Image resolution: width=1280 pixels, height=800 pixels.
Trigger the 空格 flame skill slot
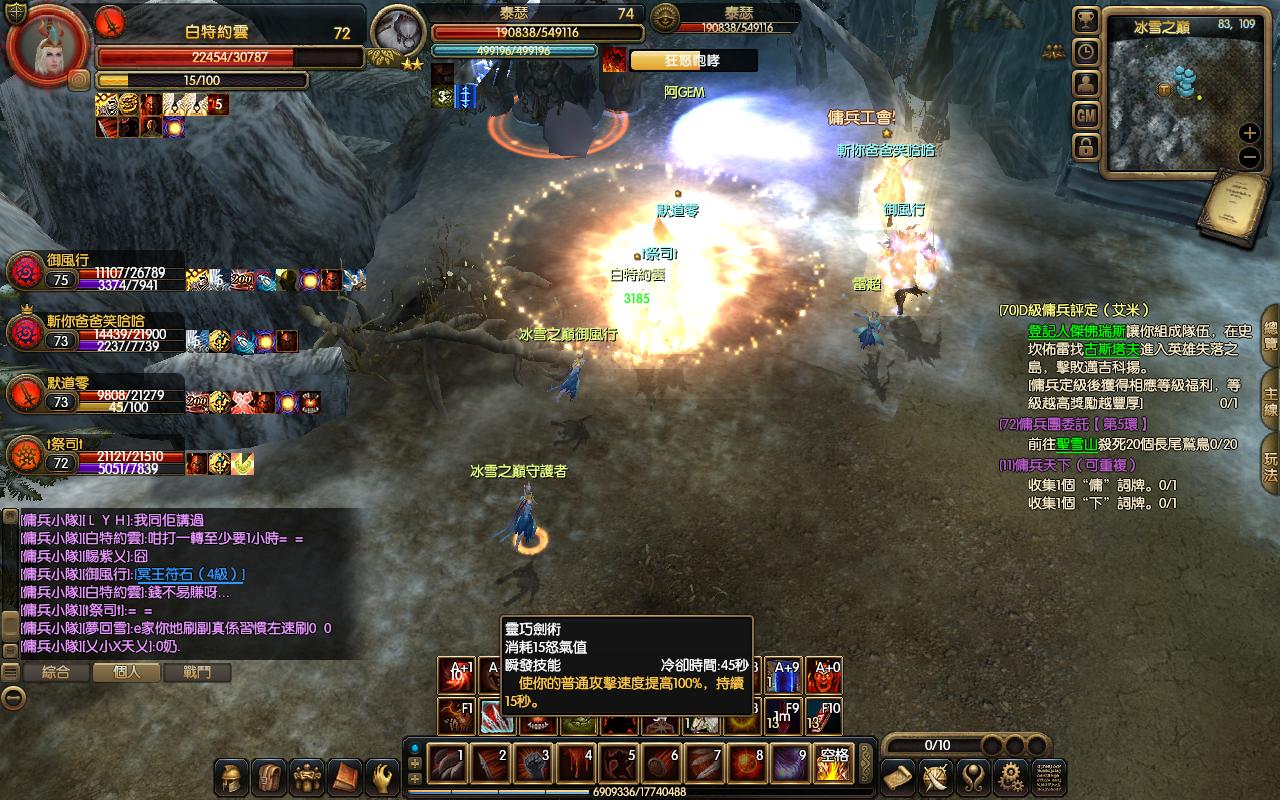[832, 764]
